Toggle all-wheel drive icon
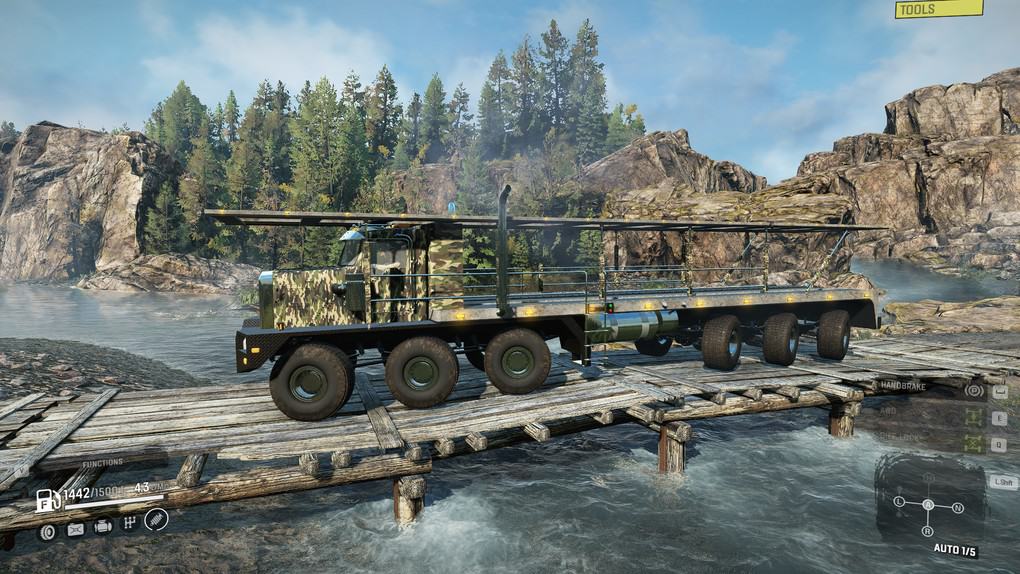The image size is (1020, 574). click(972, 418)
